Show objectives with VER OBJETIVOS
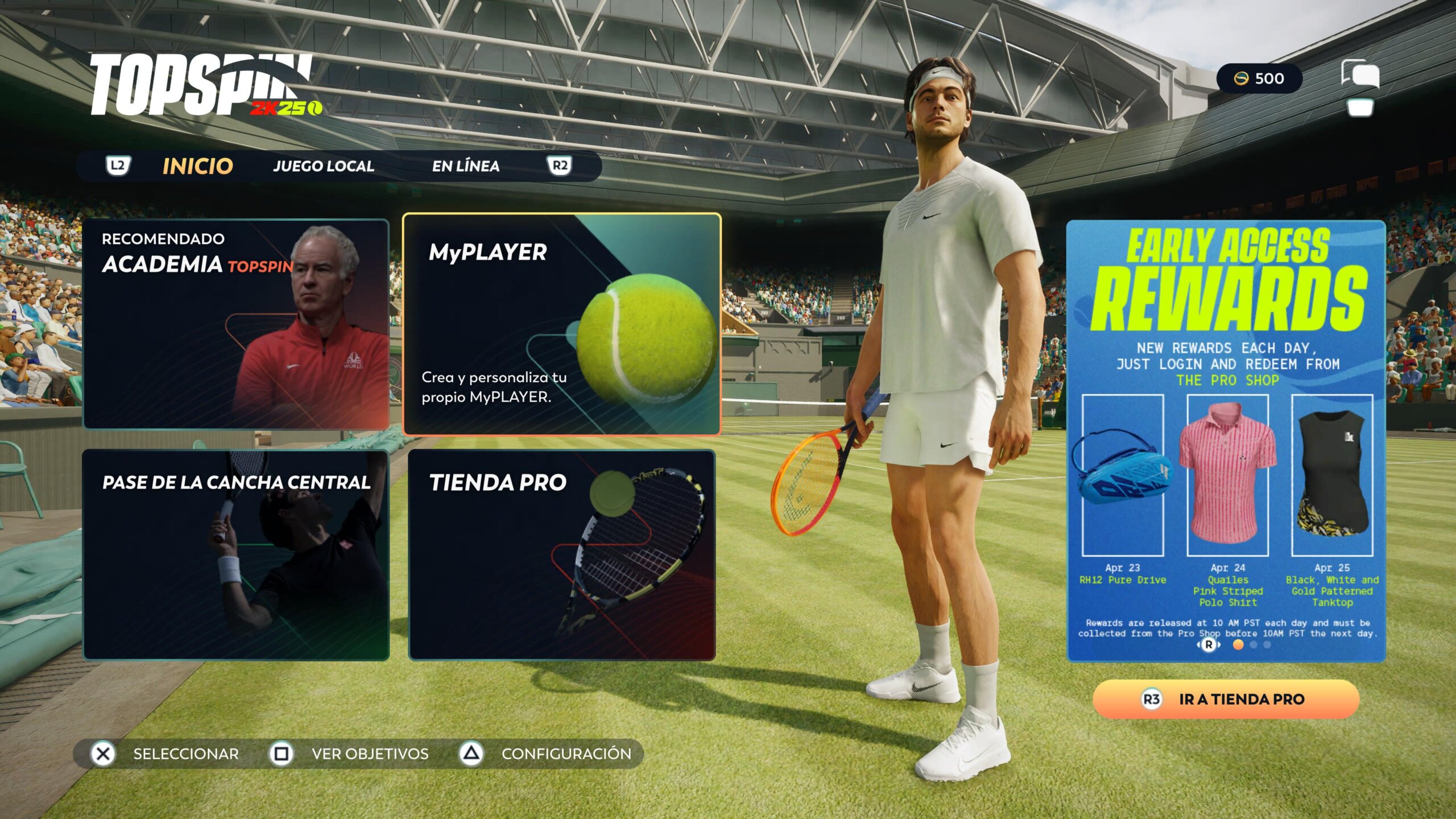 click(x=349, y=754)
